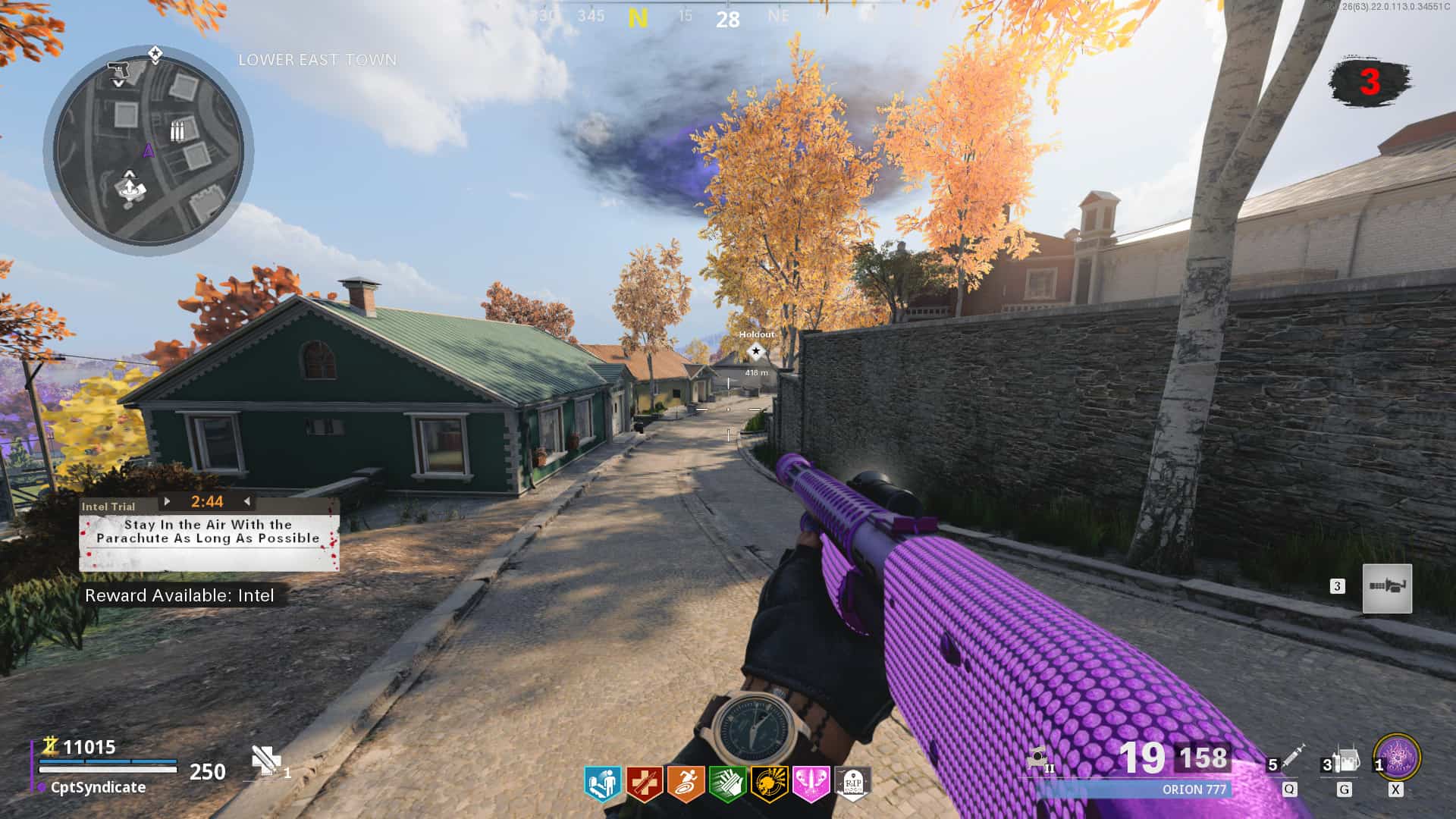Screen dimensions: 1456x819
Task: Select the jump pad marker on minimap
Action: point(130,187)
